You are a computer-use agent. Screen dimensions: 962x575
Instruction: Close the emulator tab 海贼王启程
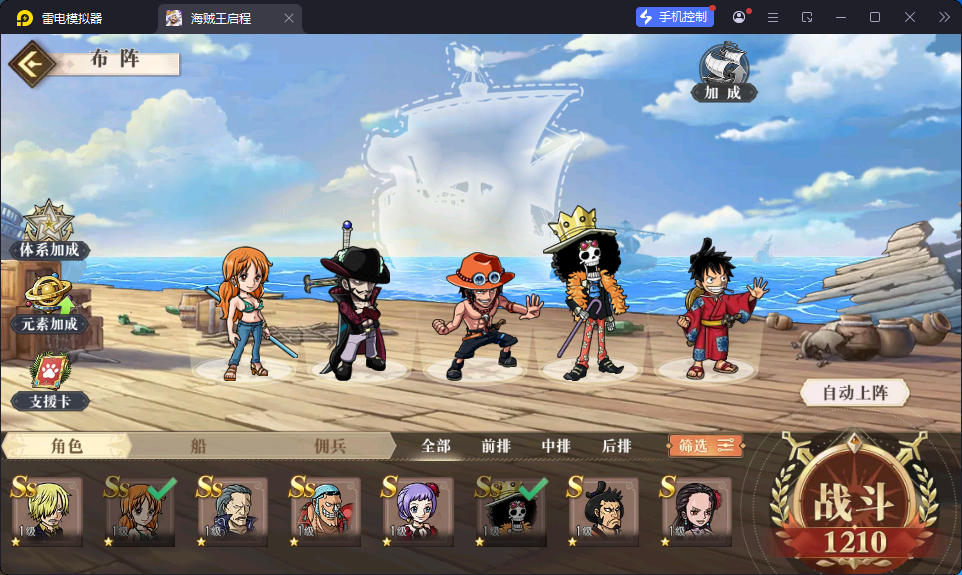point(289,18)
